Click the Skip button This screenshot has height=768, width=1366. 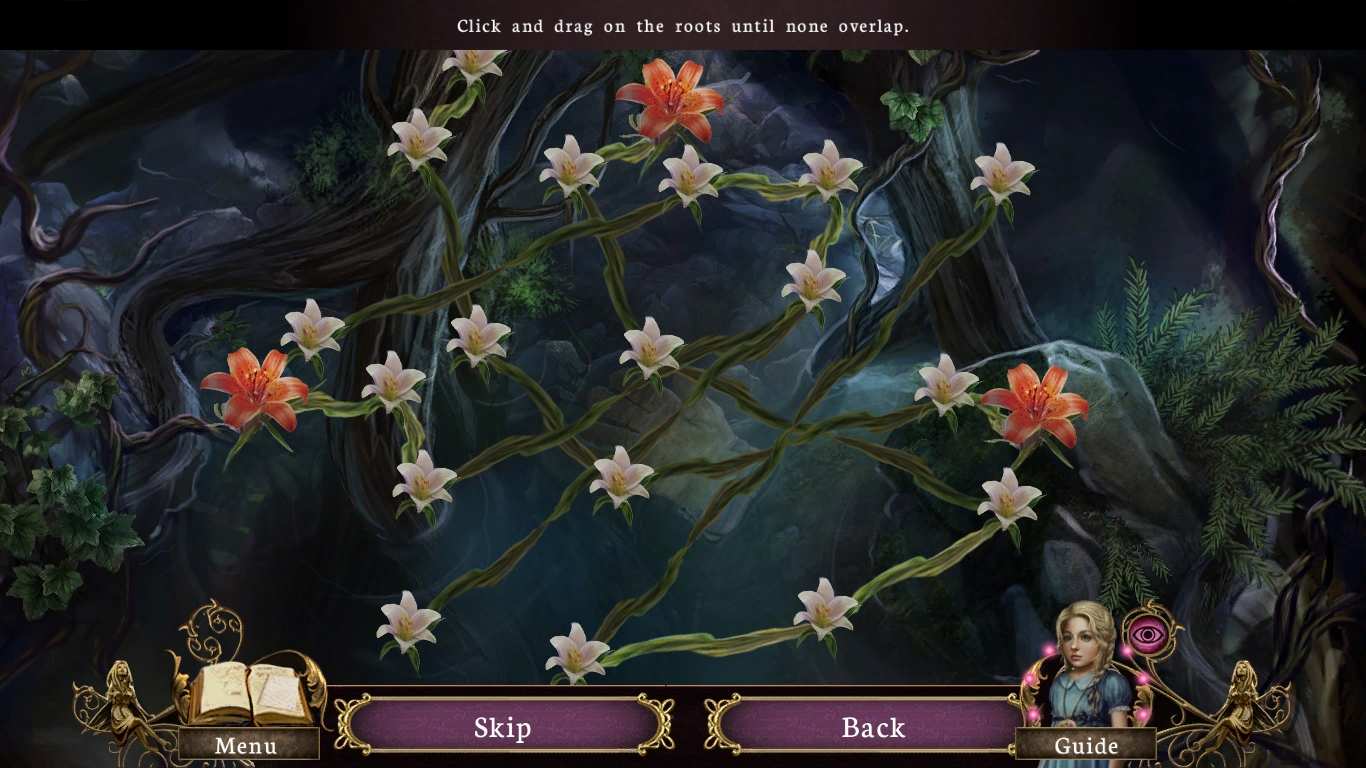(501, 729)
